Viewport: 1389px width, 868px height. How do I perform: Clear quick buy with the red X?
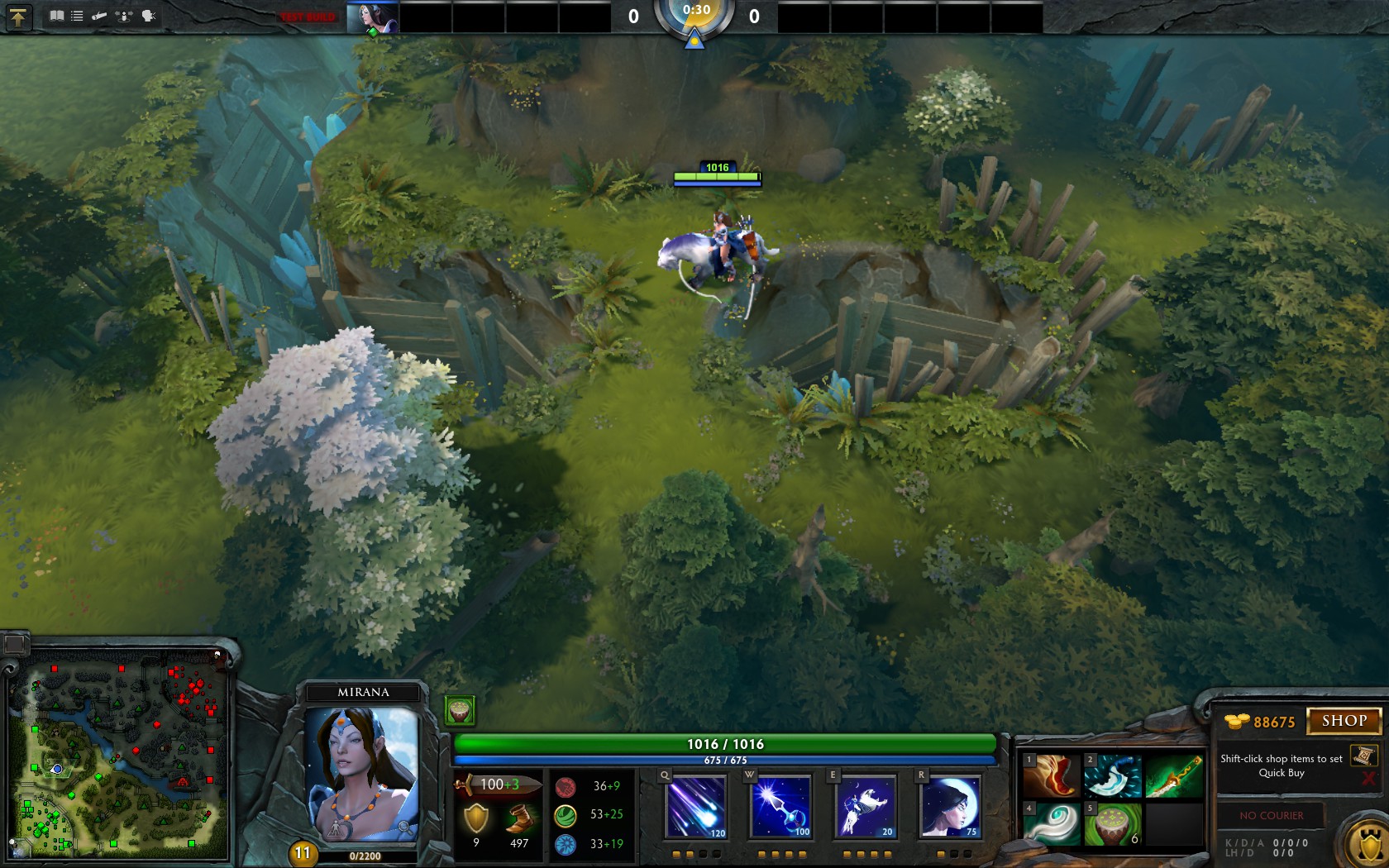(x=1368, y=779)
